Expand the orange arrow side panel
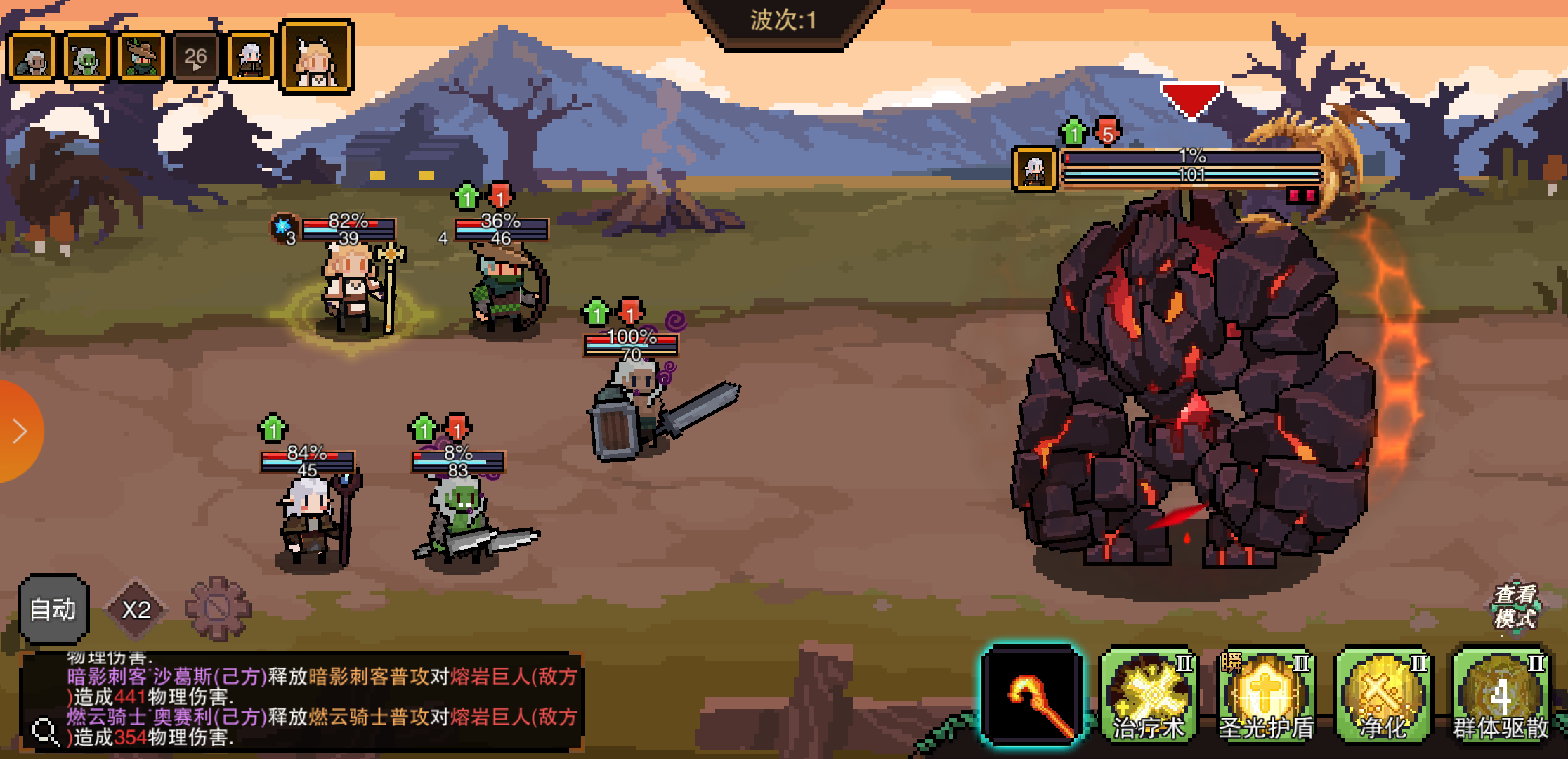The height and width of the screenshot is (759, 1568). tap(20, 431)
